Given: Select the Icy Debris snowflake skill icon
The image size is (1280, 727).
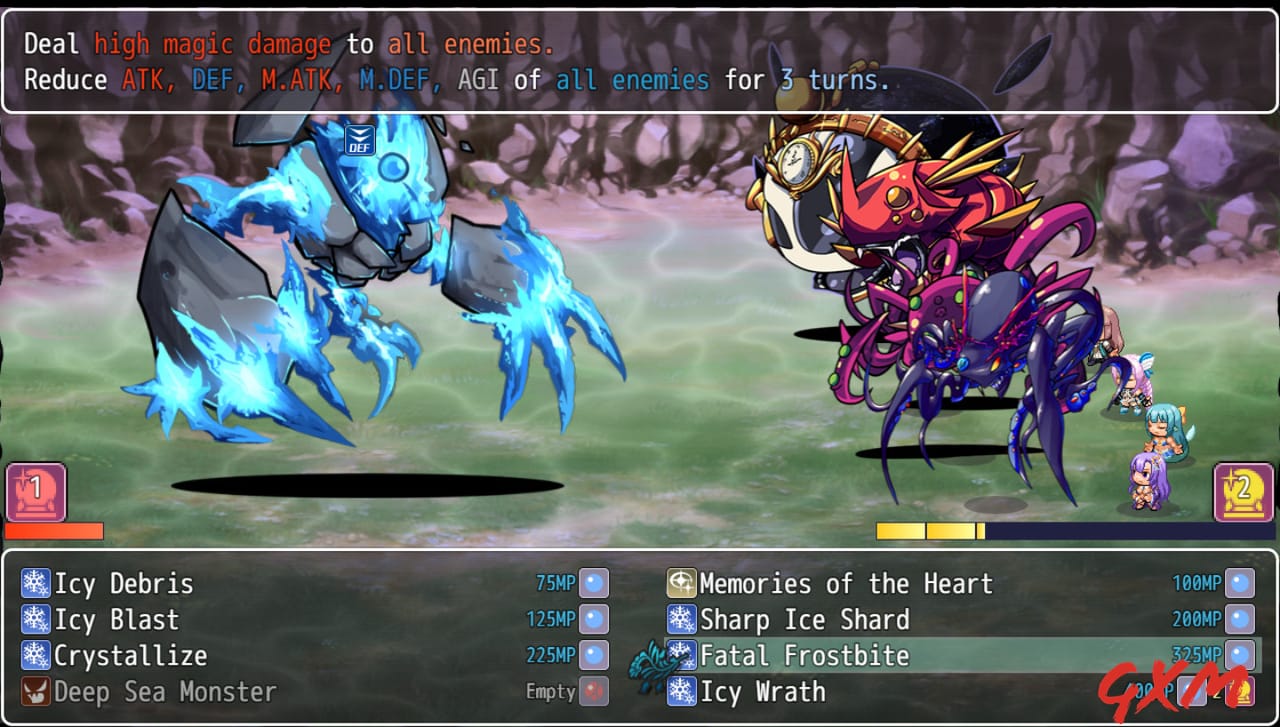Looking at the screenshot, I should pyautogui.click(x=34, y=583).
